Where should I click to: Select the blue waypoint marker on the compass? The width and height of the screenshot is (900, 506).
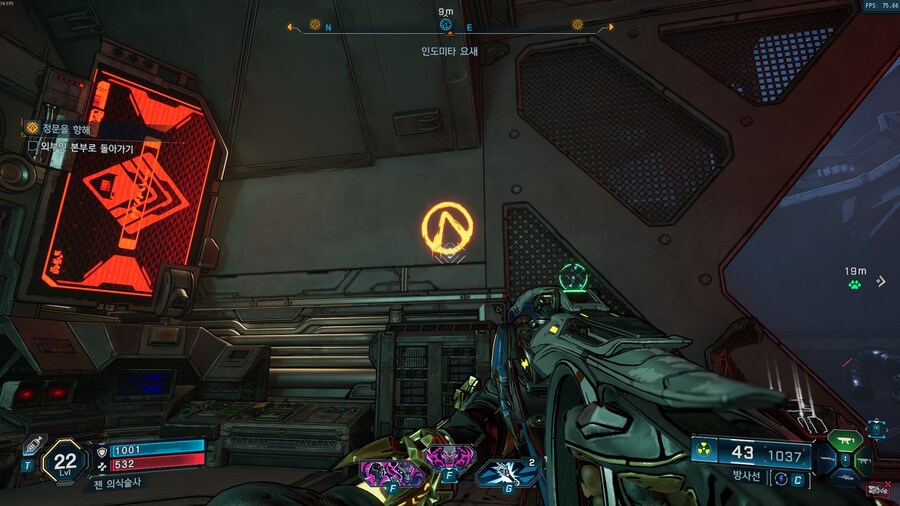coord(446,24)
